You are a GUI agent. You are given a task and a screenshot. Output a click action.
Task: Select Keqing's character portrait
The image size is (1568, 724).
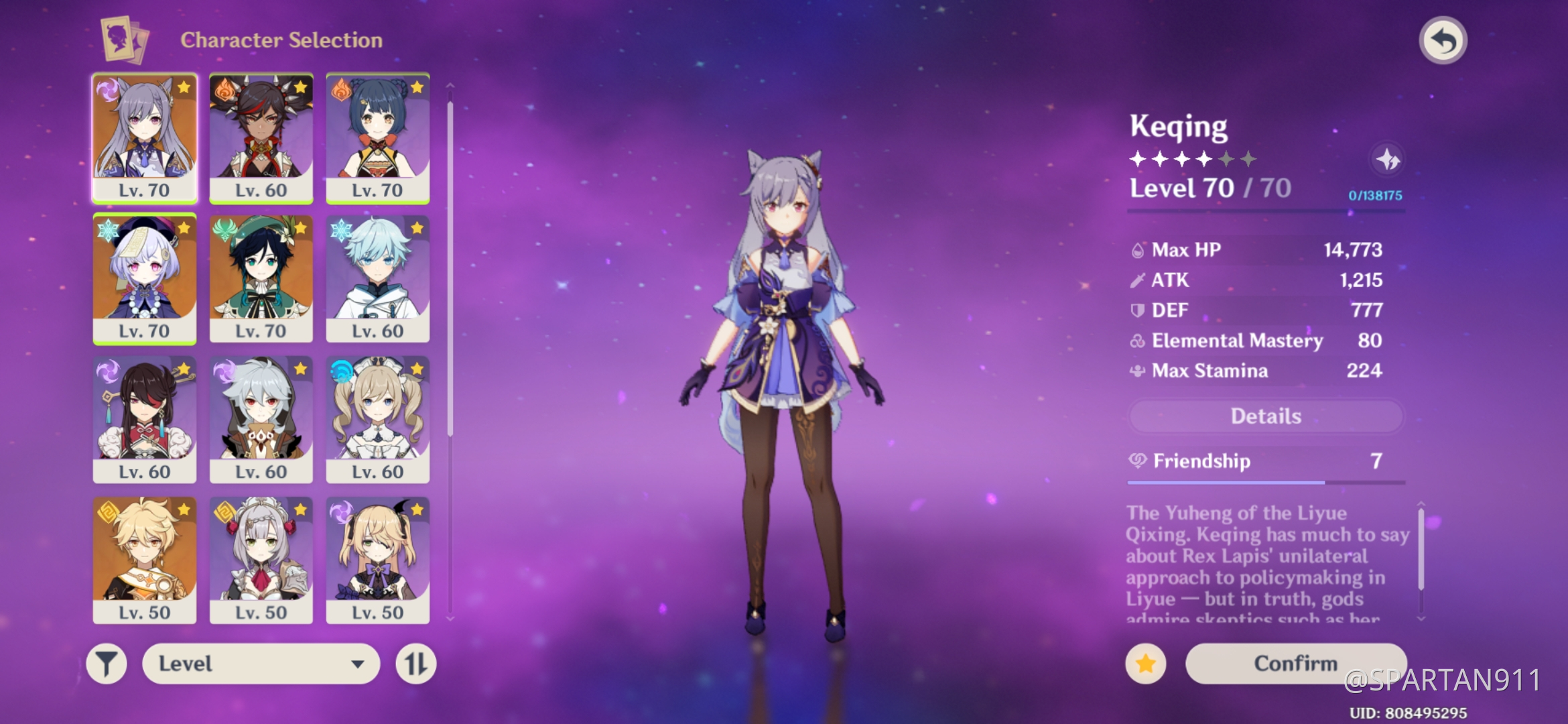(145, 137)
